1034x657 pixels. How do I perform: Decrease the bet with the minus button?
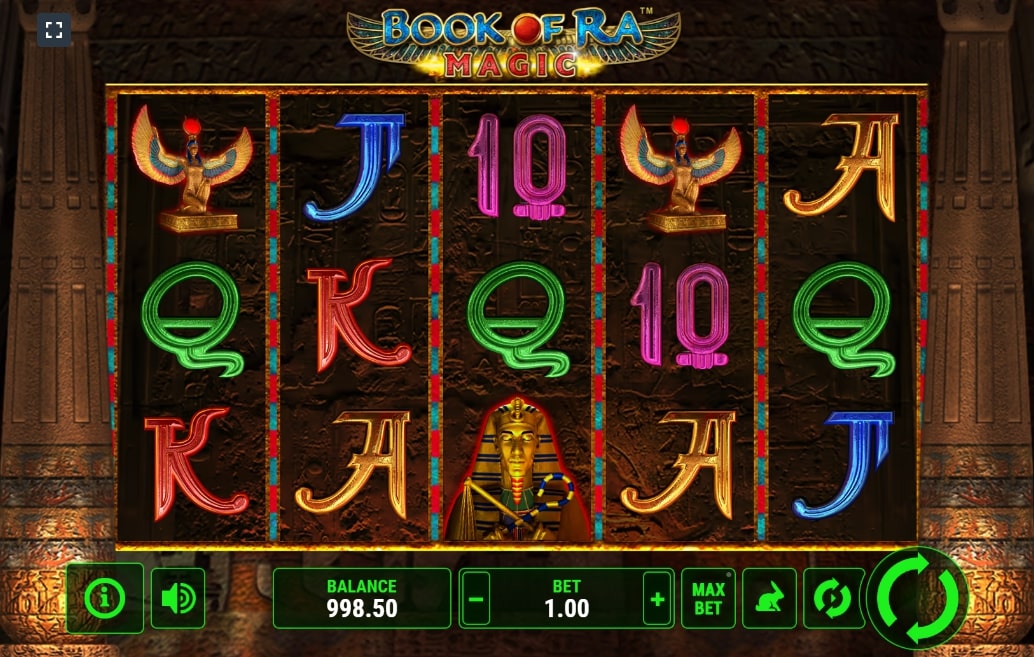[476, 599]
